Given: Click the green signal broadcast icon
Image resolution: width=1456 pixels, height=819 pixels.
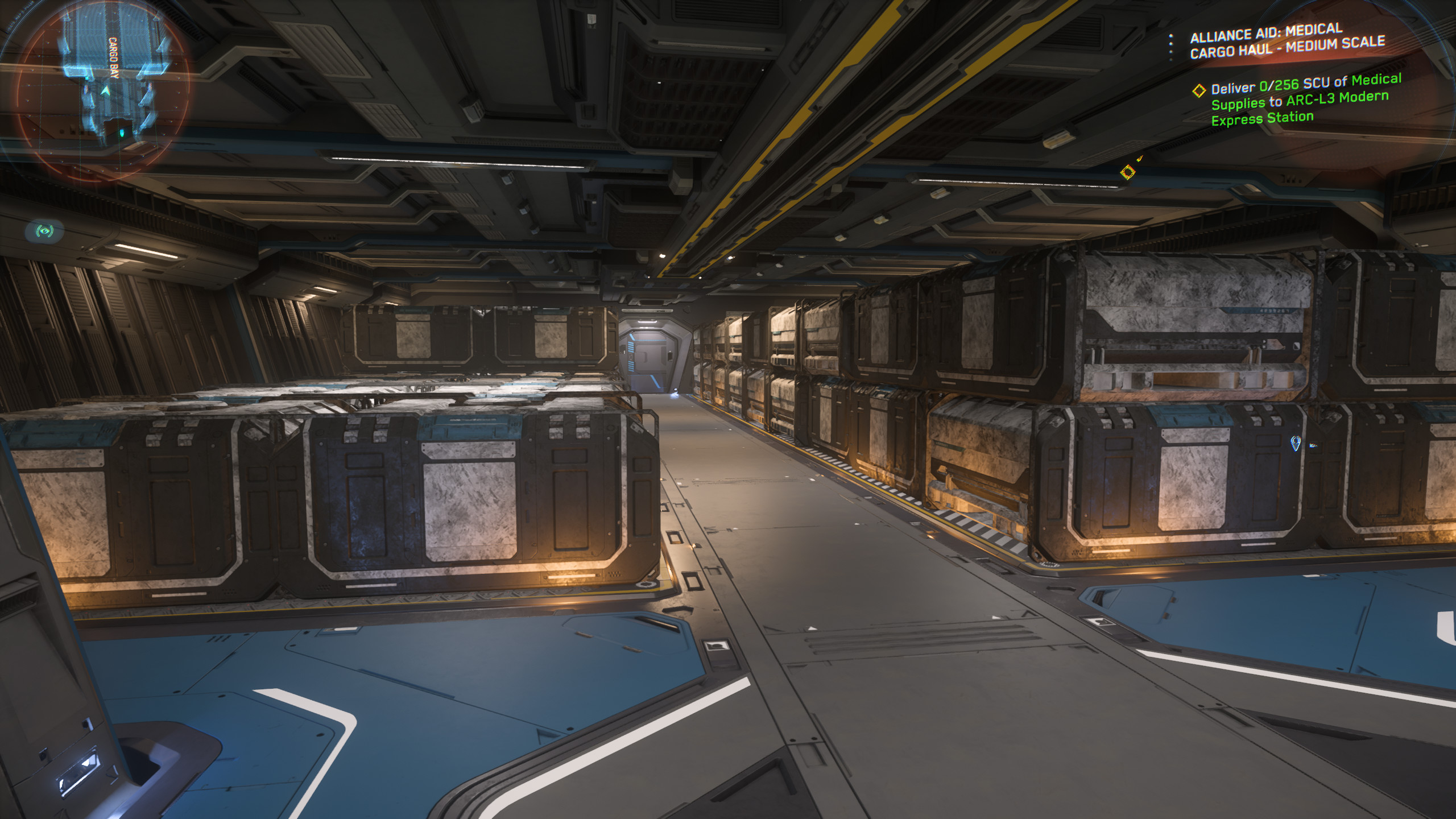Looking at the screenshot, I should (44, 230).
